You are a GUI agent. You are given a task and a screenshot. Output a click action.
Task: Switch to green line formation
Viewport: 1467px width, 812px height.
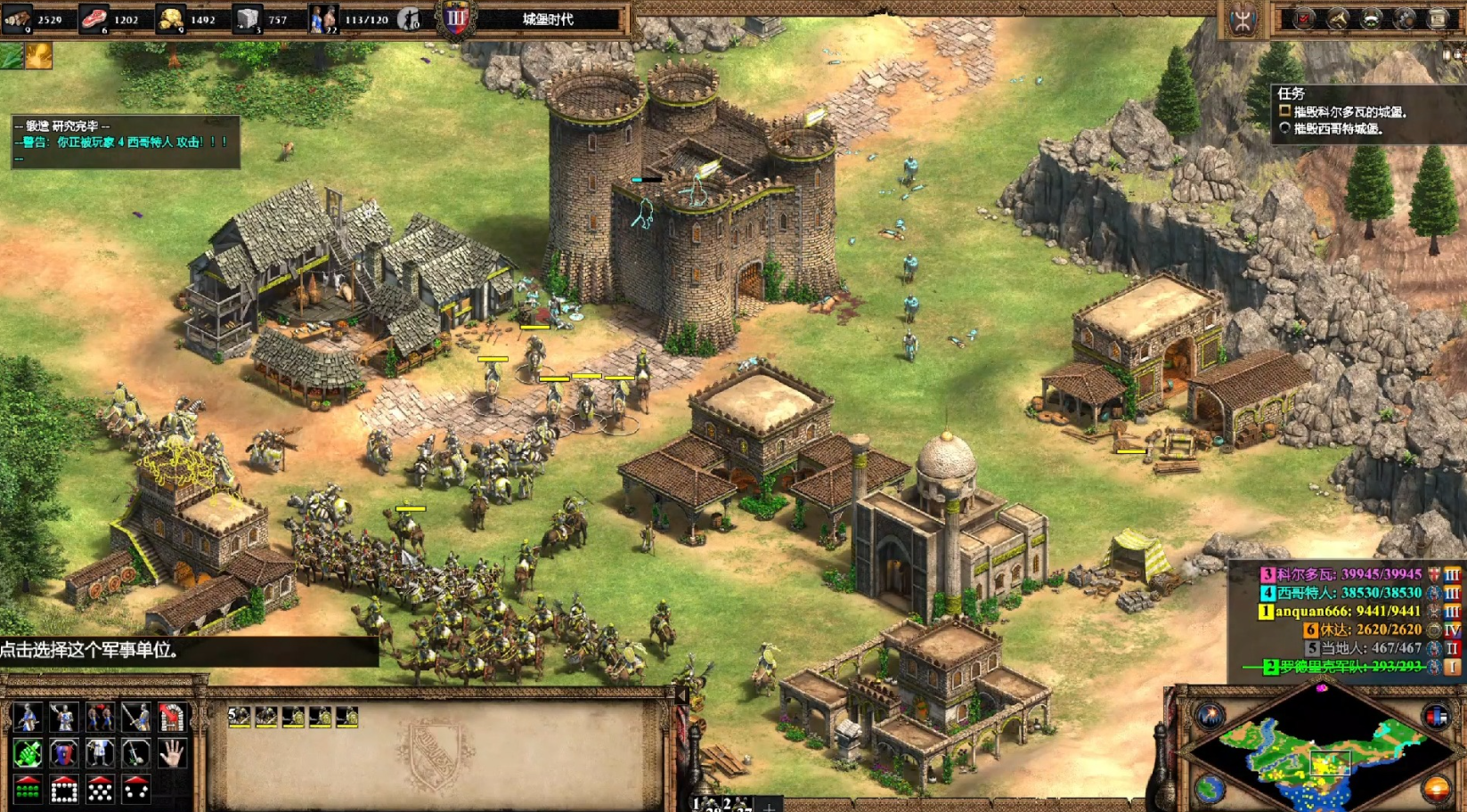tap(28, 789)
